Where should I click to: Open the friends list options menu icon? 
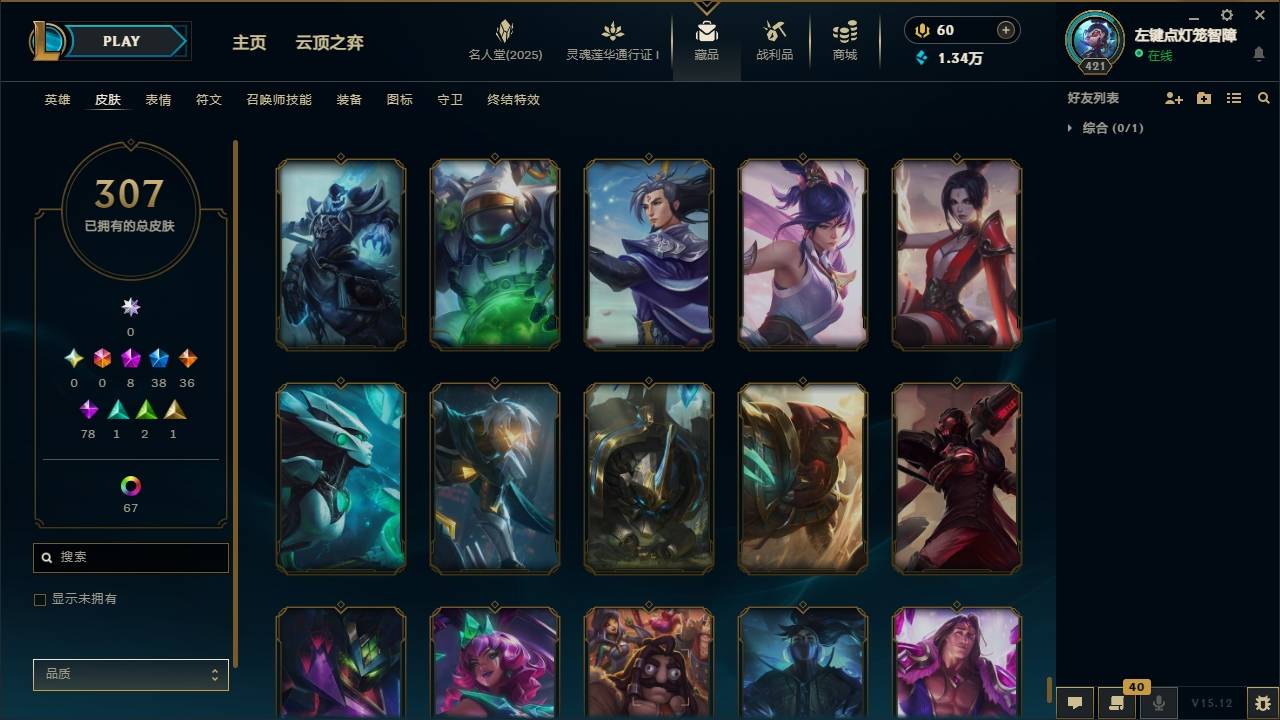click(1234, 97)
